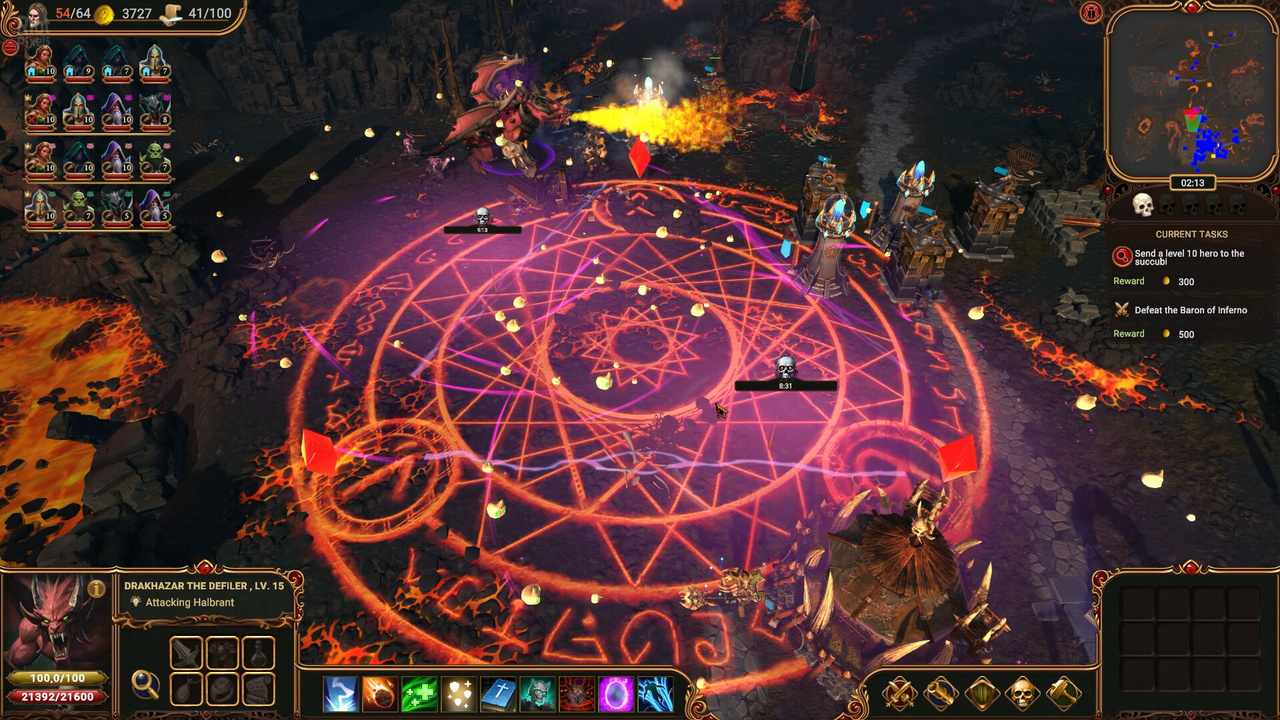Image resolution: width=1280 pixels, height=720 pixels.
Task: Select the potion equipment slot
Action: pyautogui.click(x=258, y=654)
